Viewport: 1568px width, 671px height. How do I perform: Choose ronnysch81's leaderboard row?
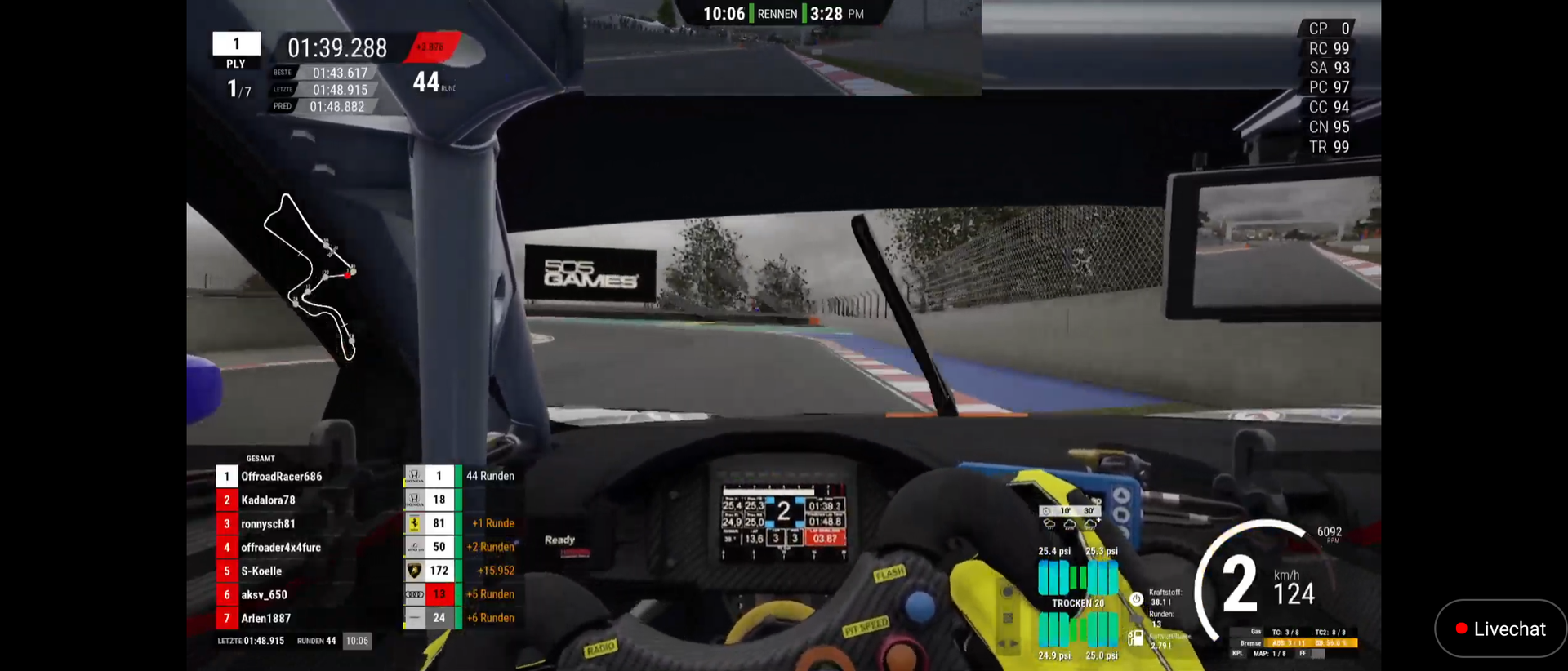pos(268,524)
